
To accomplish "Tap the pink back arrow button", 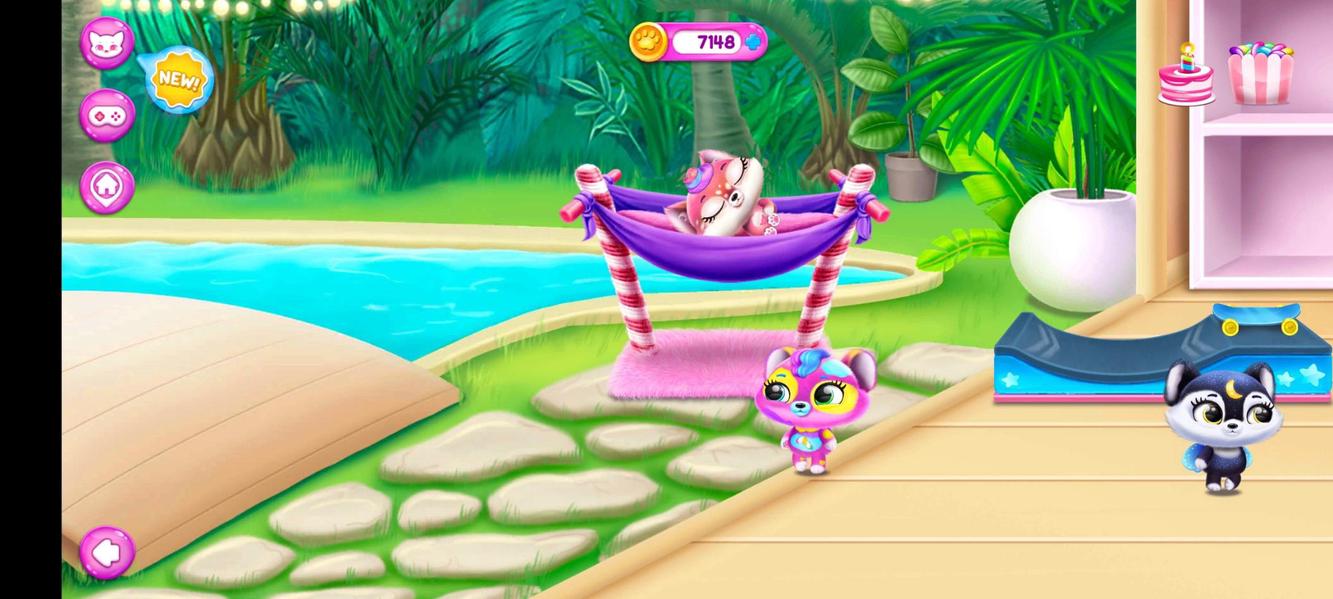I will 107,551.
